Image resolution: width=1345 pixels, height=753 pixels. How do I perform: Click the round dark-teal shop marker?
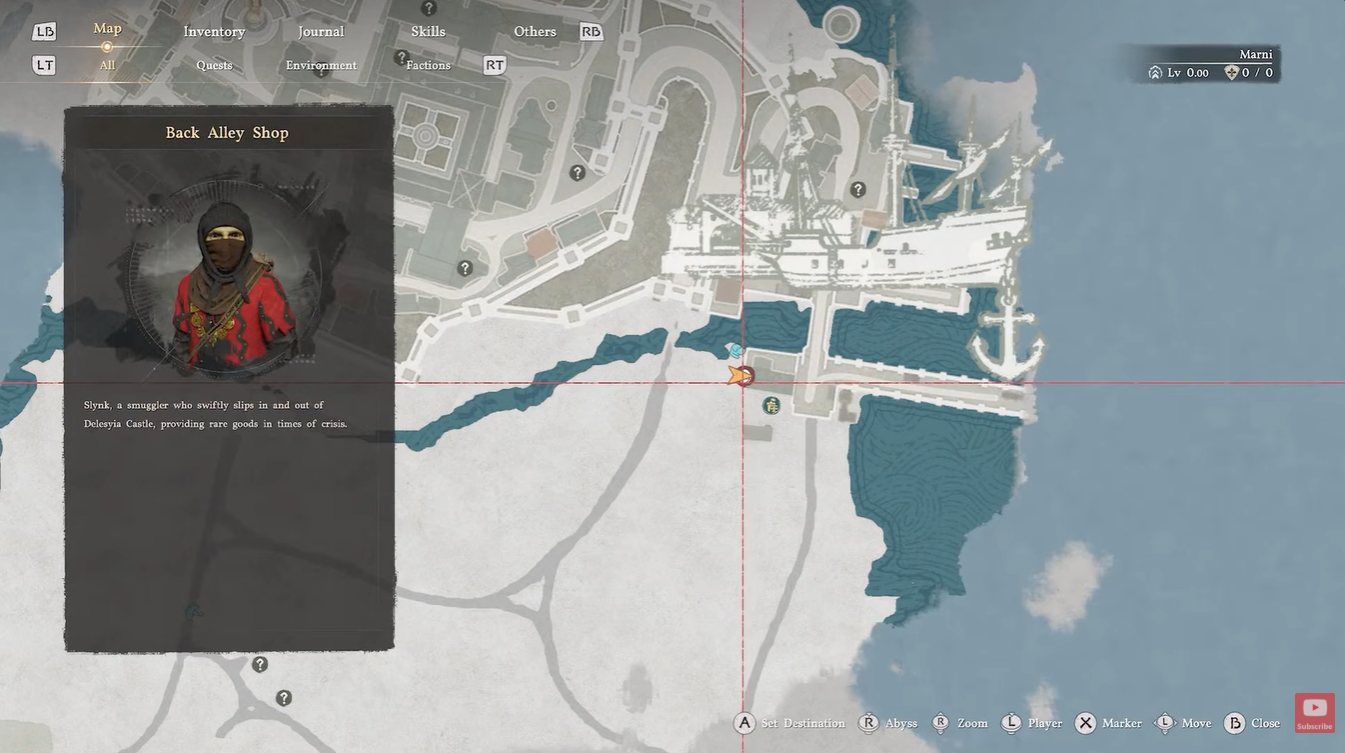(771, 405)
